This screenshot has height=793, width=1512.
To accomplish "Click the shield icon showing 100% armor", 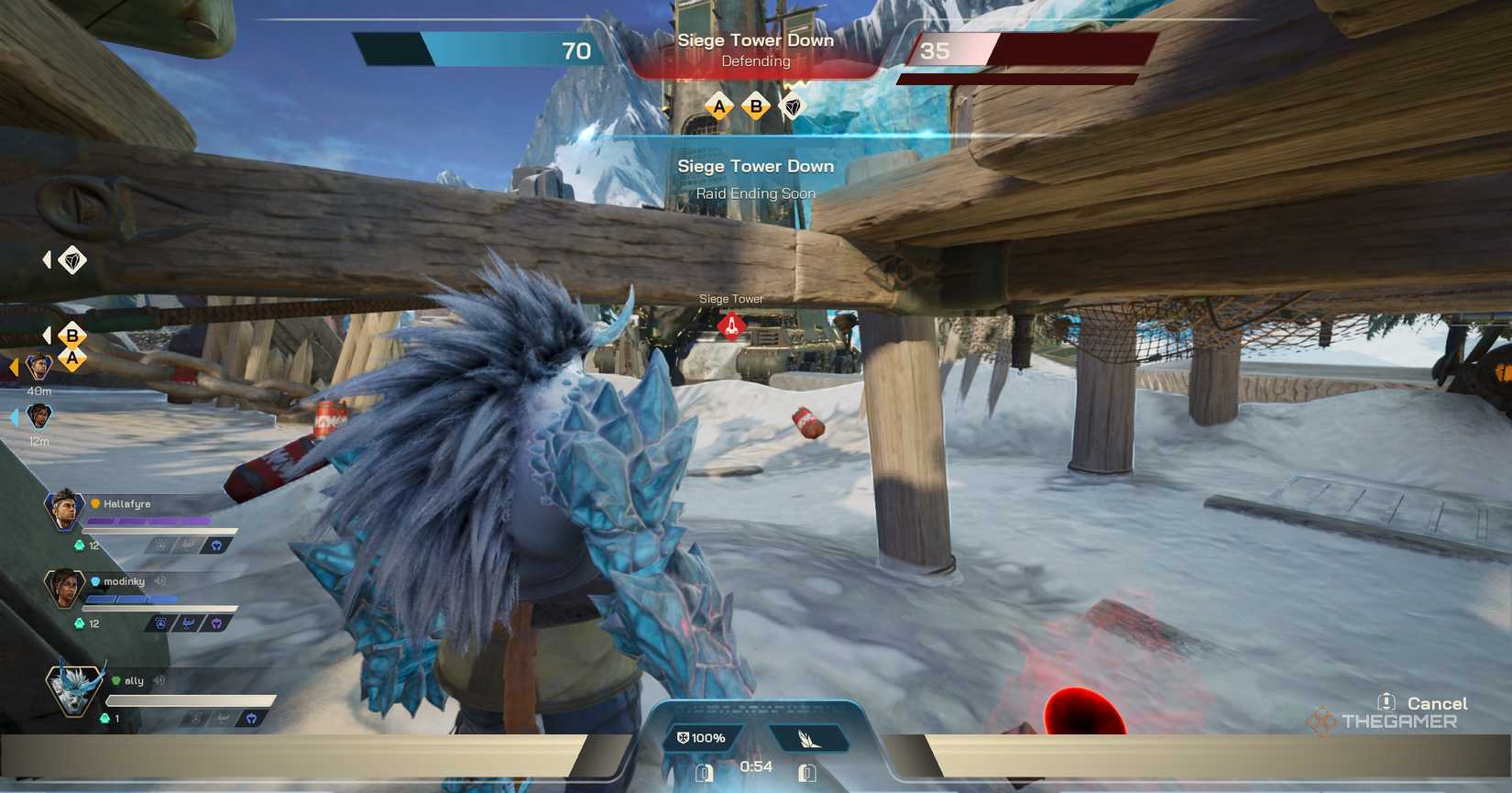I will [x=700, y=738].
